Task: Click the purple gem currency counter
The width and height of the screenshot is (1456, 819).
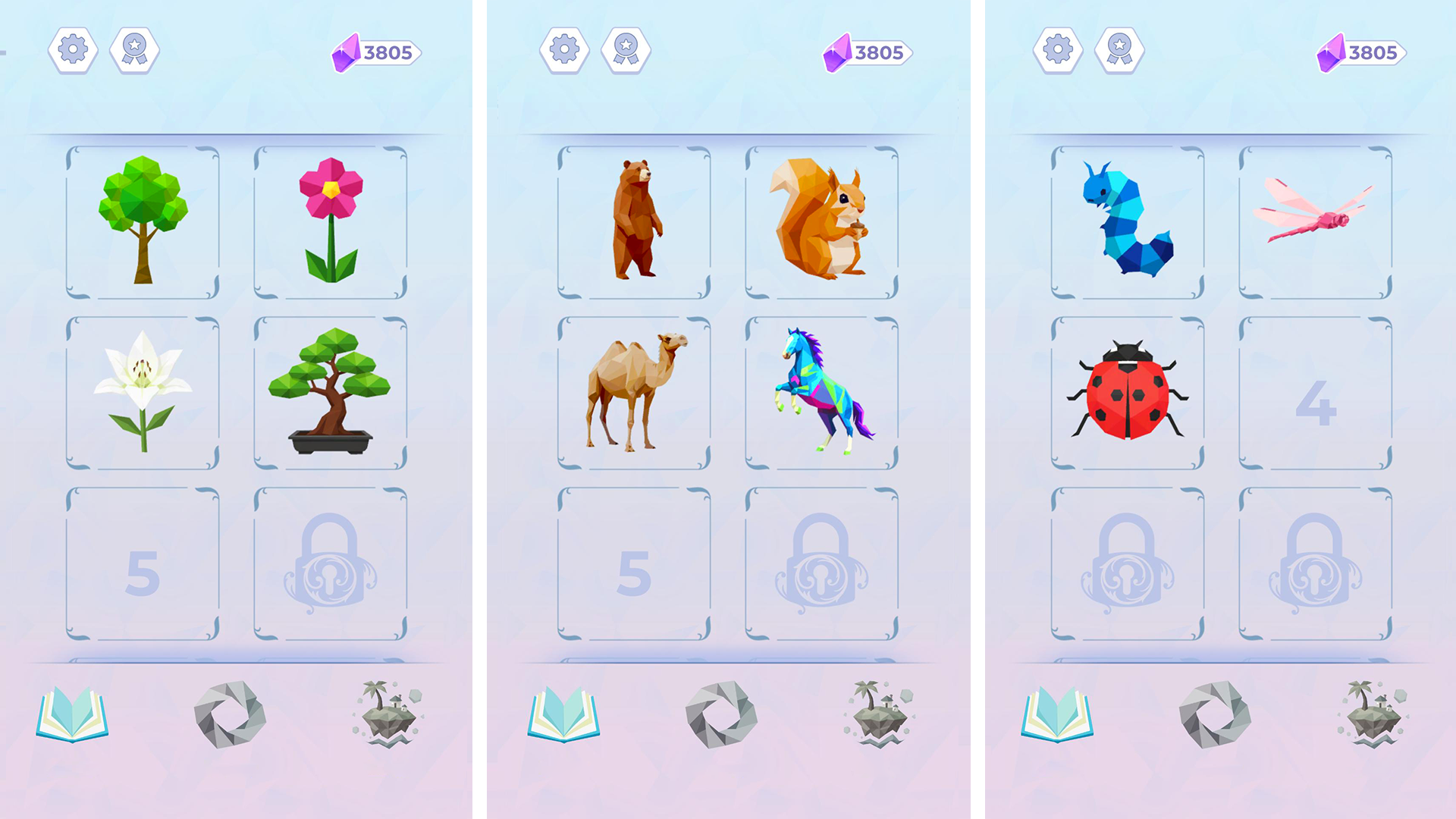Action: pyautogui.click(x=377, y=53)
